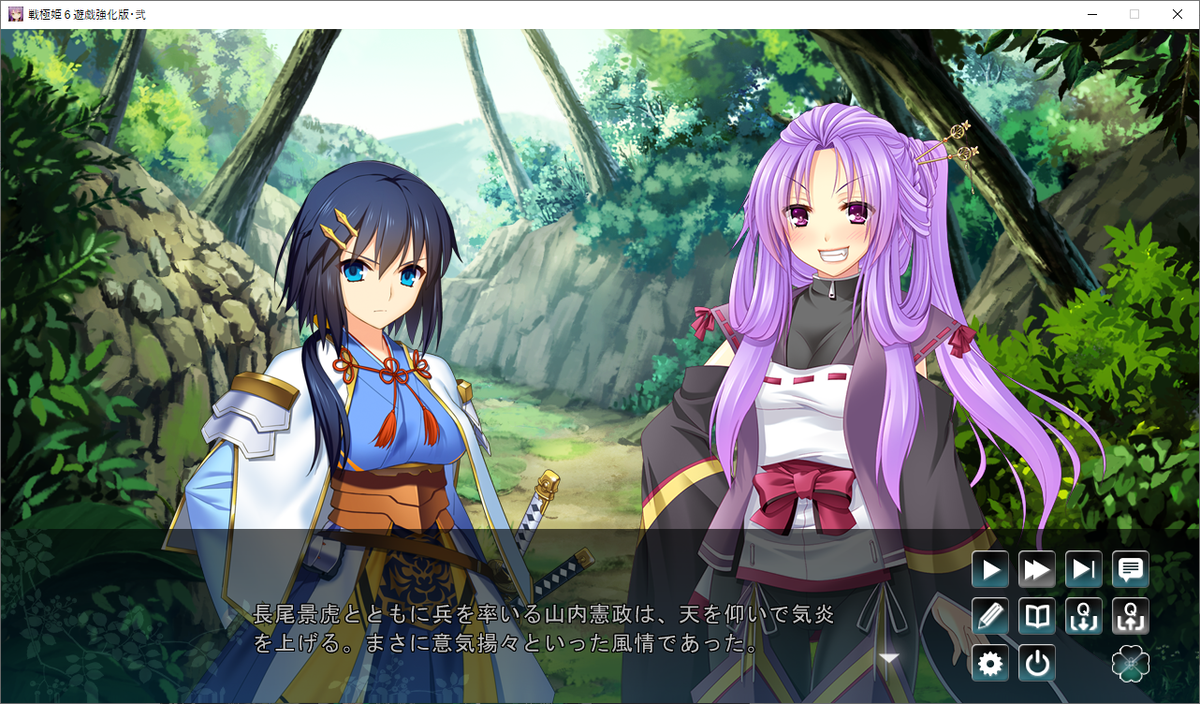The image size is (1200, 704).
Task: Jump ahead with the skip-to-next button
Action: tap(1084, 570)
